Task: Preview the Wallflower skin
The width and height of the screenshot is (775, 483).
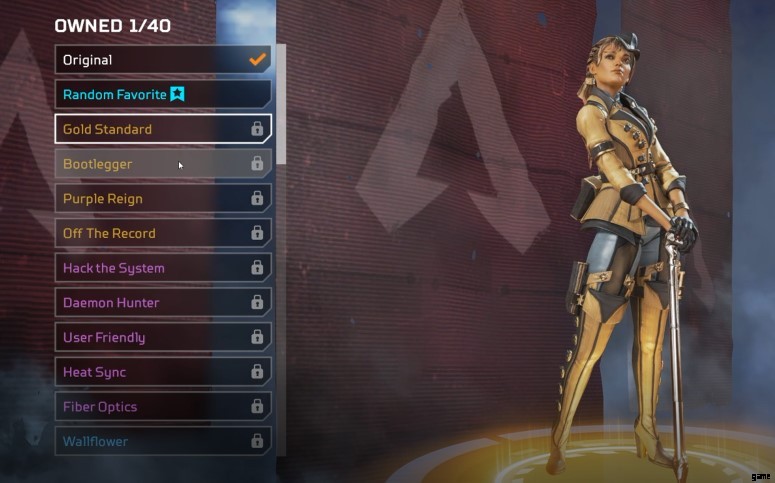Action: tap(162, 441)
